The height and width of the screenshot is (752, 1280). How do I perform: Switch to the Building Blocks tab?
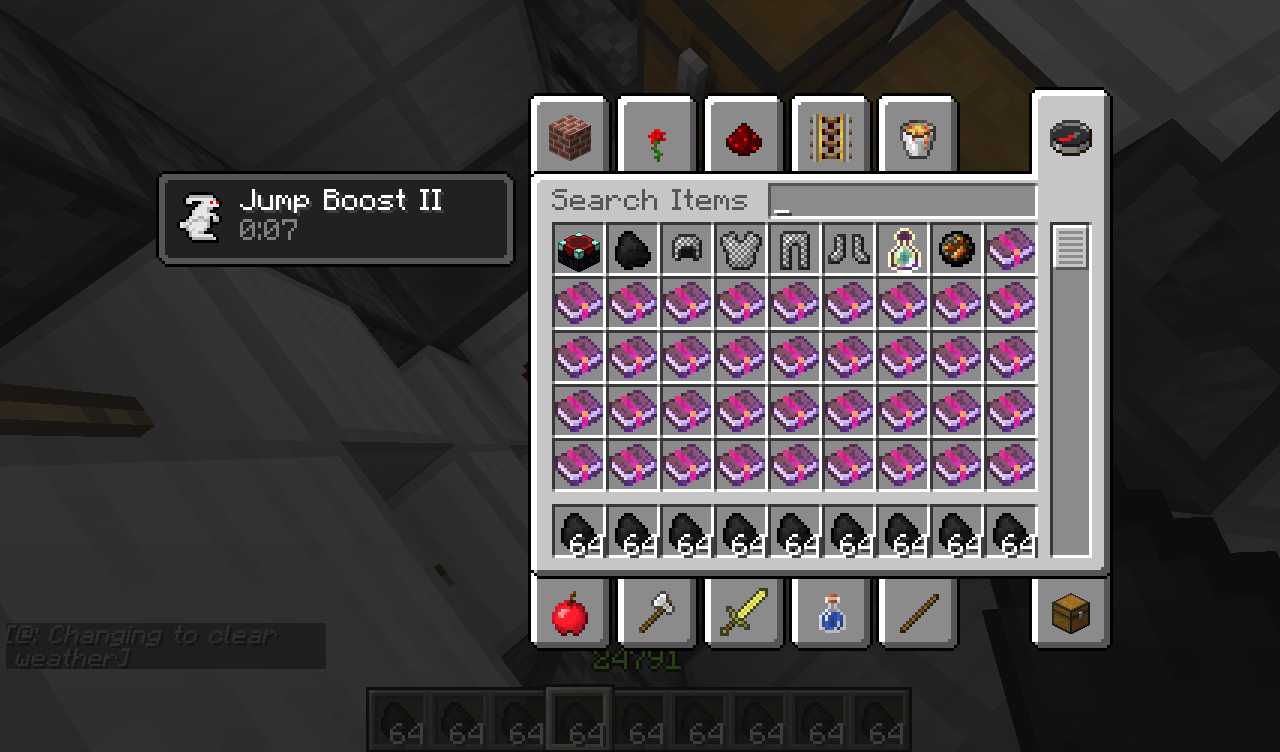(x=568, y=137)
